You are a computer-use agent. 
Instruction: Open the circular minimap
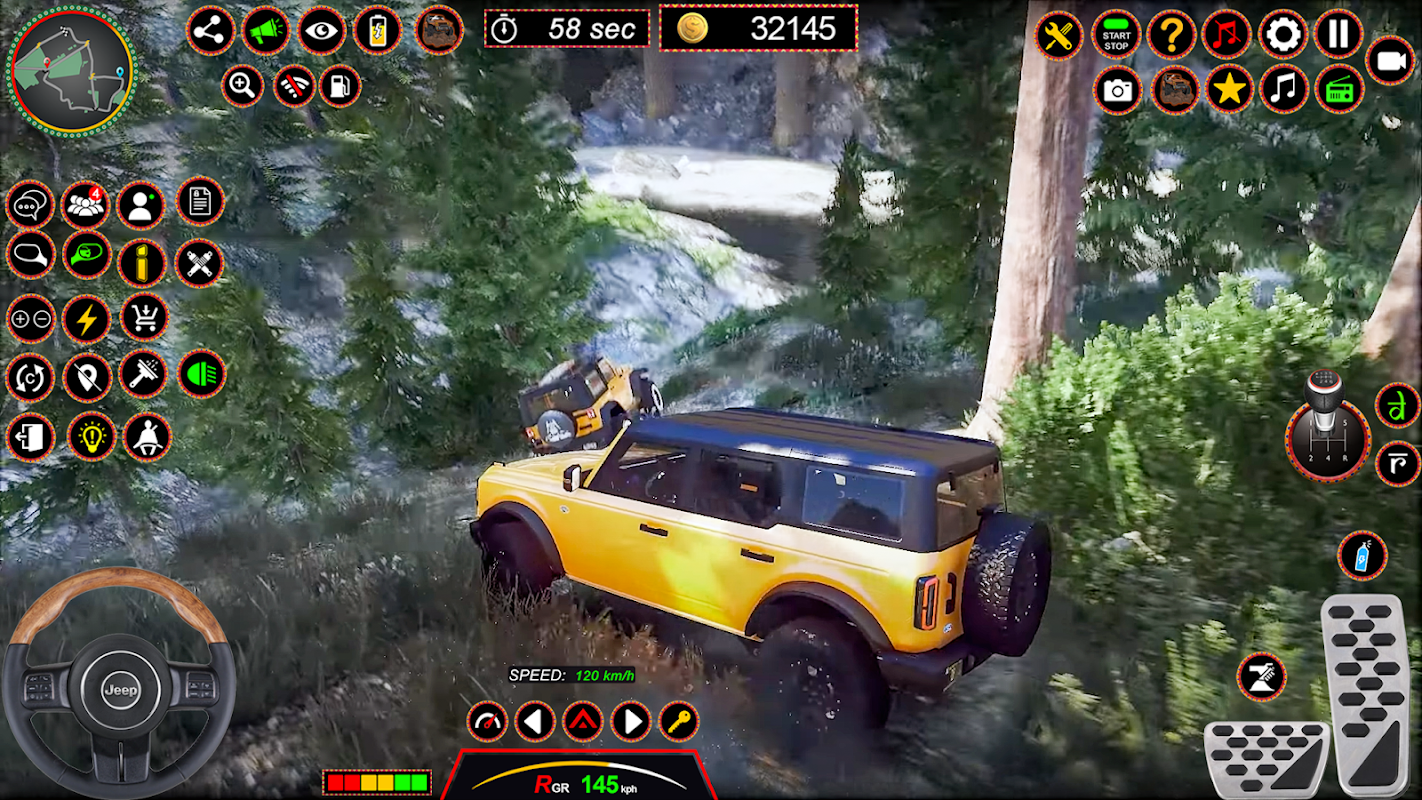pyautogui.click(x=71, y=70)
